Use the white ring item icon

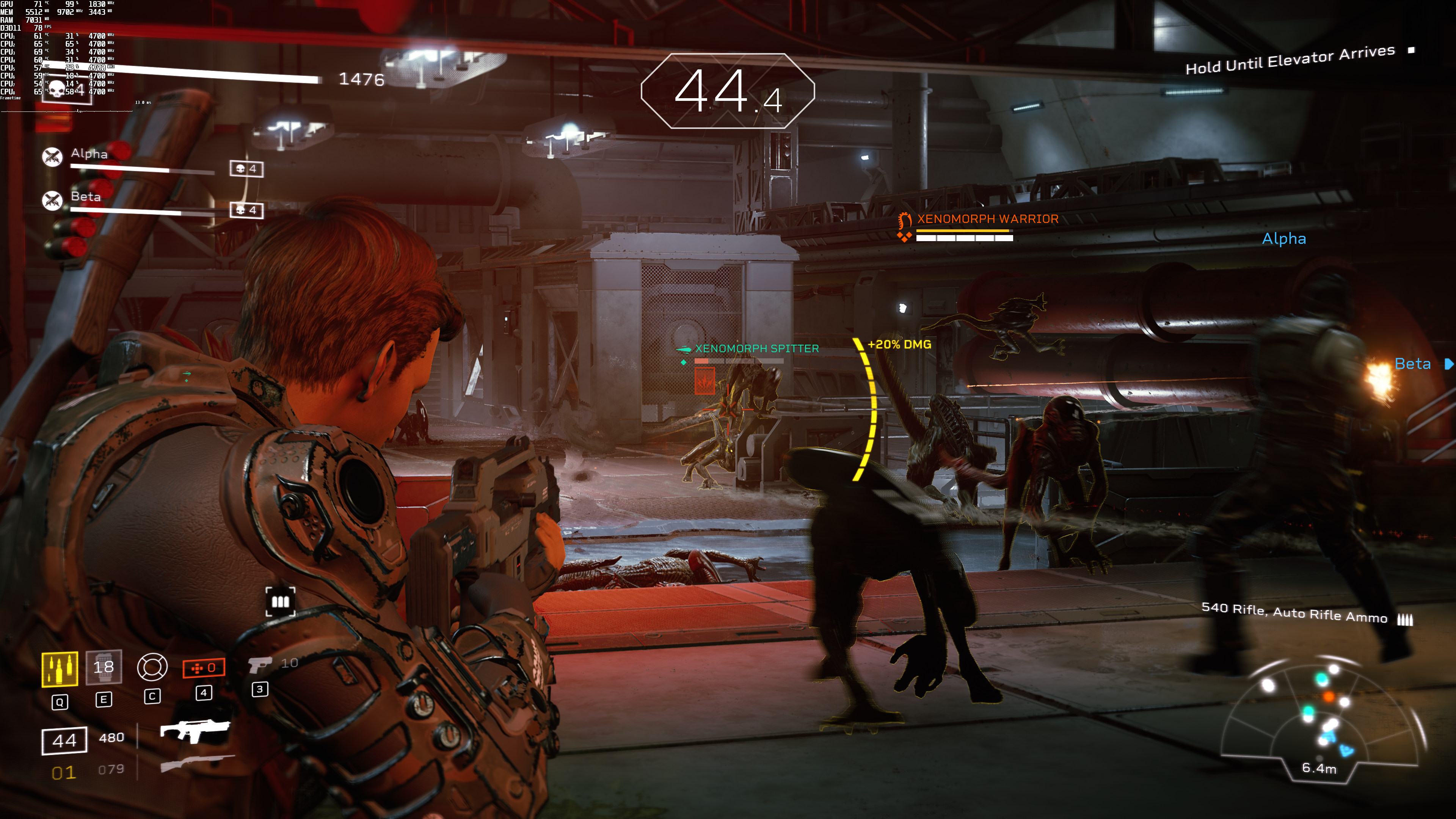click(x=152, y=667)
